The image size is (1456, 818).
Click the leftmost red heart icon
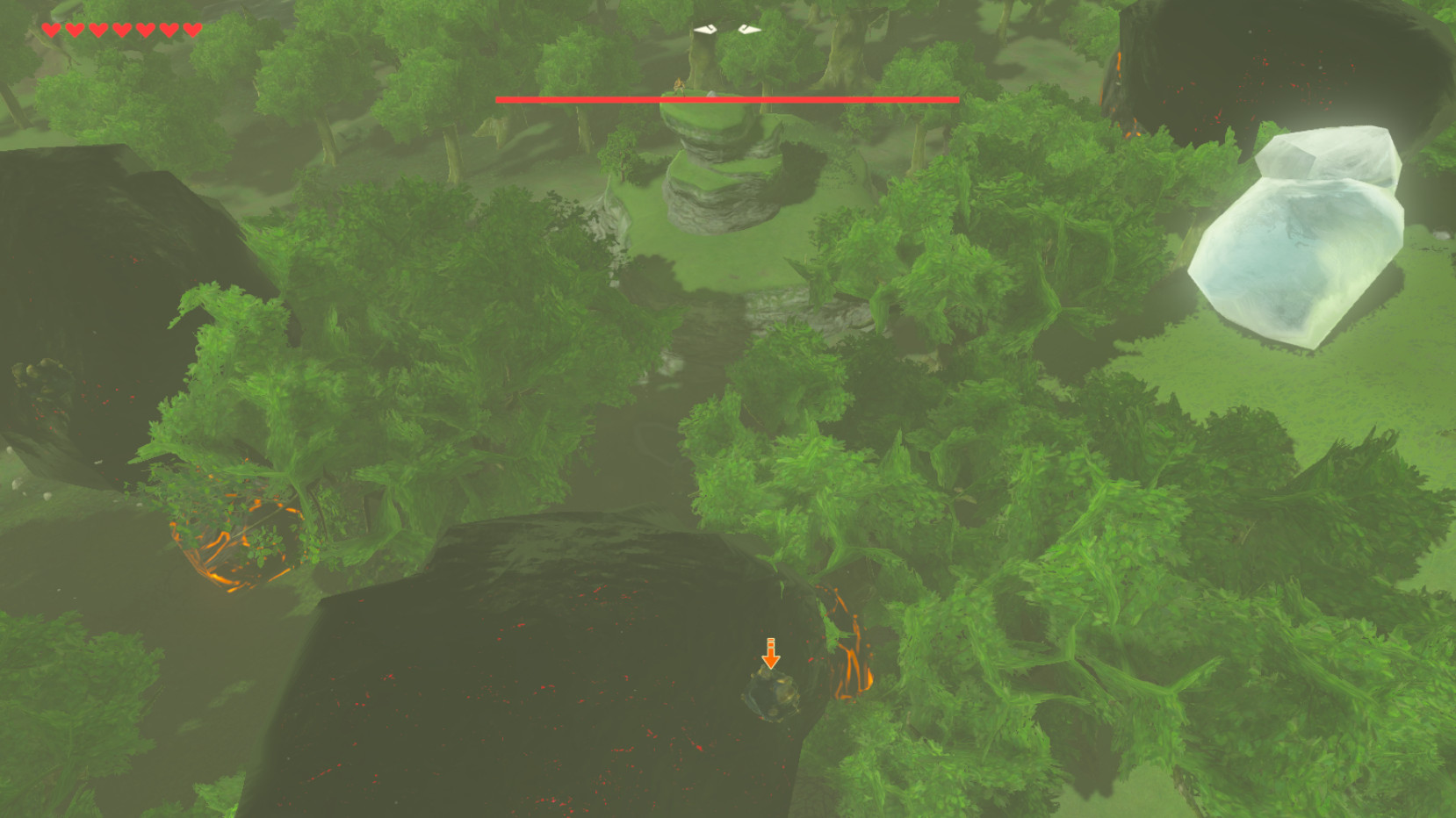click(51, 29)
